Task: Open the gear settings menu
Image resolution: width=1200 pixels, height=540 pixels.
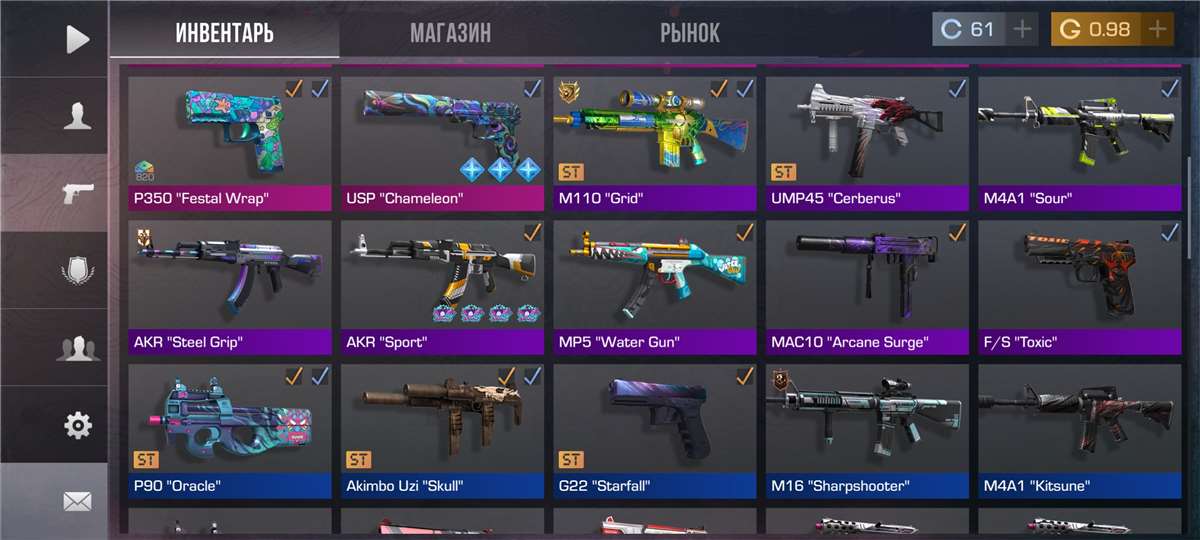Action: pos(77,425)
